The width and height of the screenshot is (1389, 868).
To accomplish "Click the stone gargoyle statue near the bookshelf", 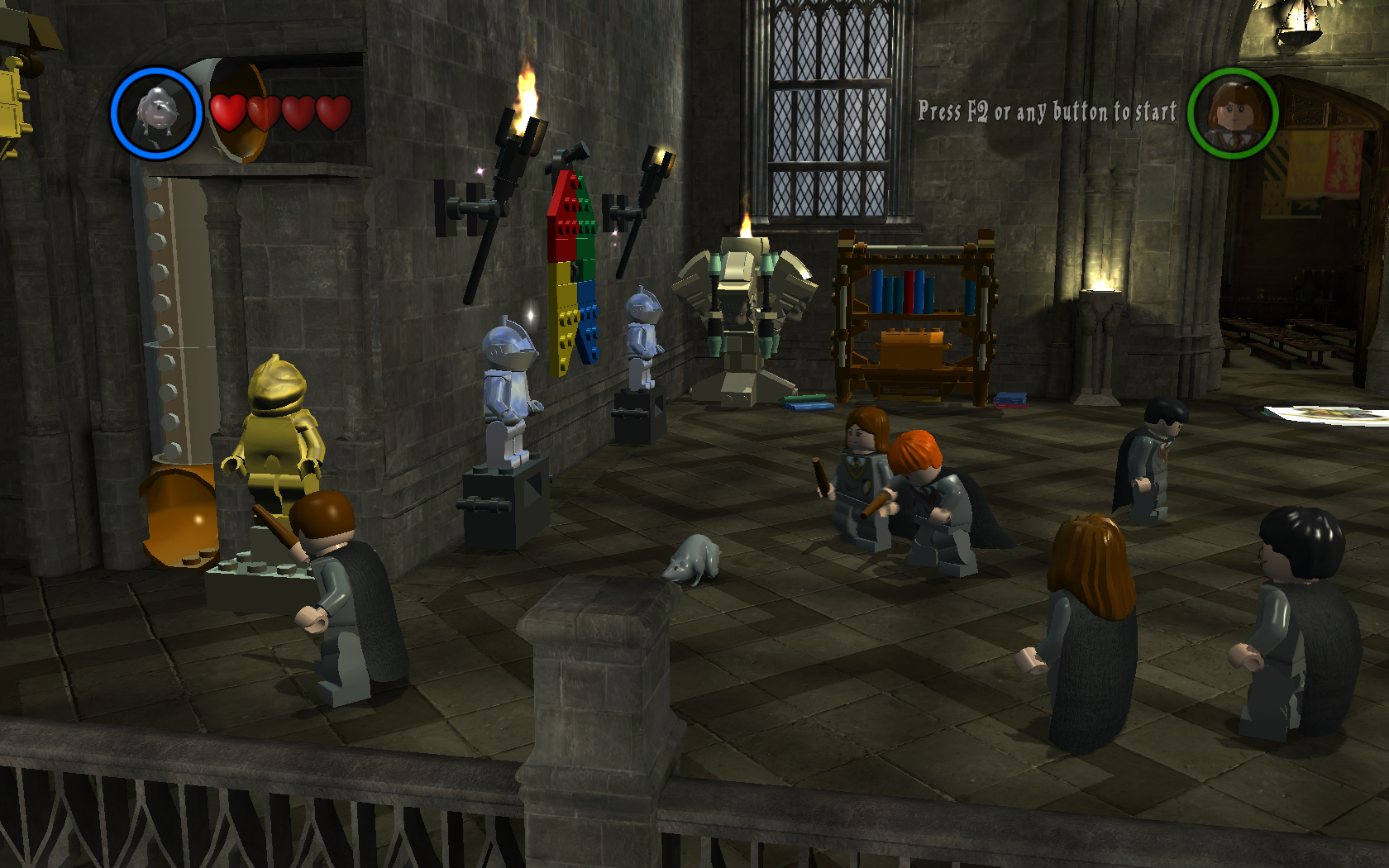I will 744,322.
